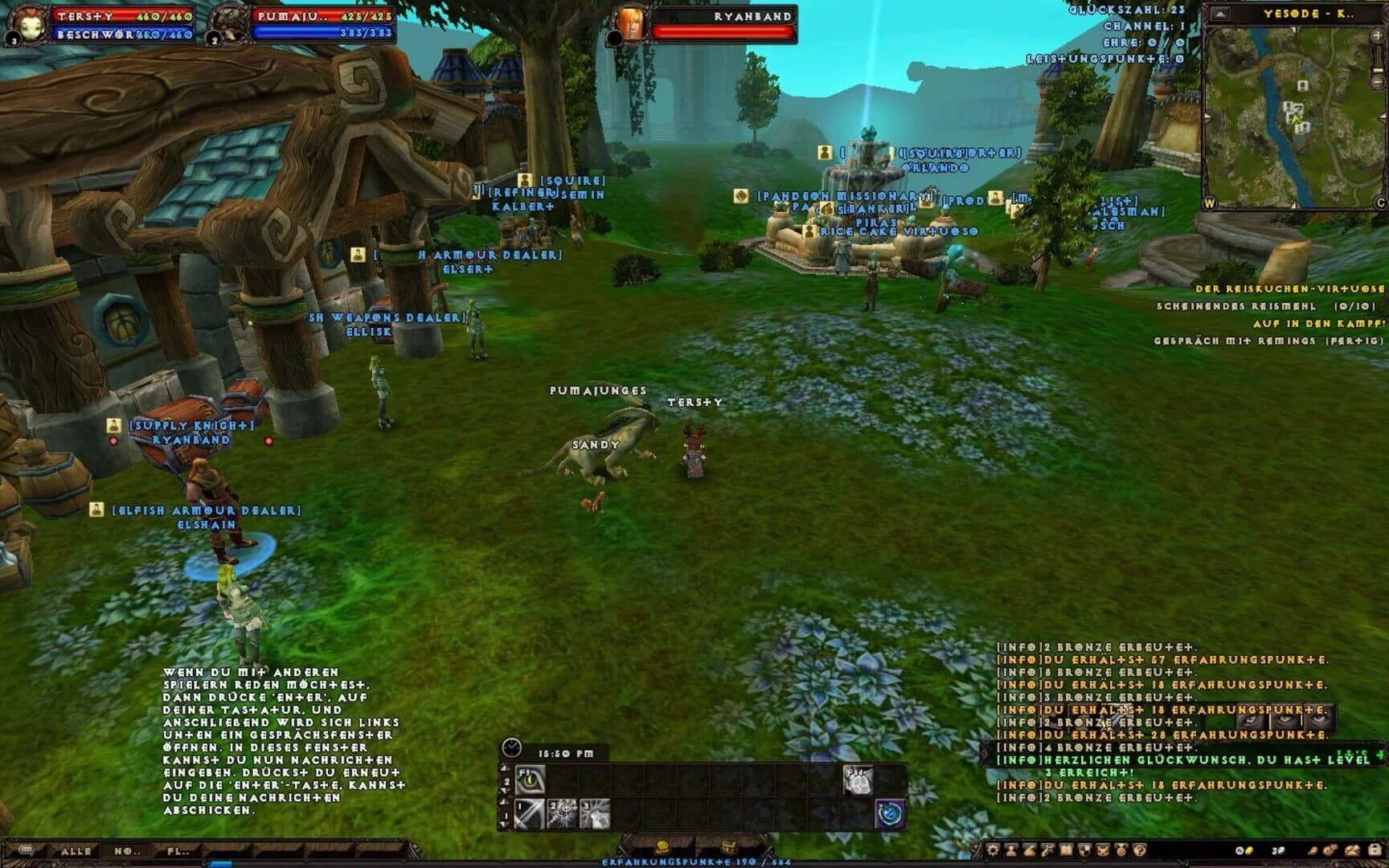Viewport: 1389px width, 868px height.
Task: Select the NO.. chat tab
Action: [128, 852]
